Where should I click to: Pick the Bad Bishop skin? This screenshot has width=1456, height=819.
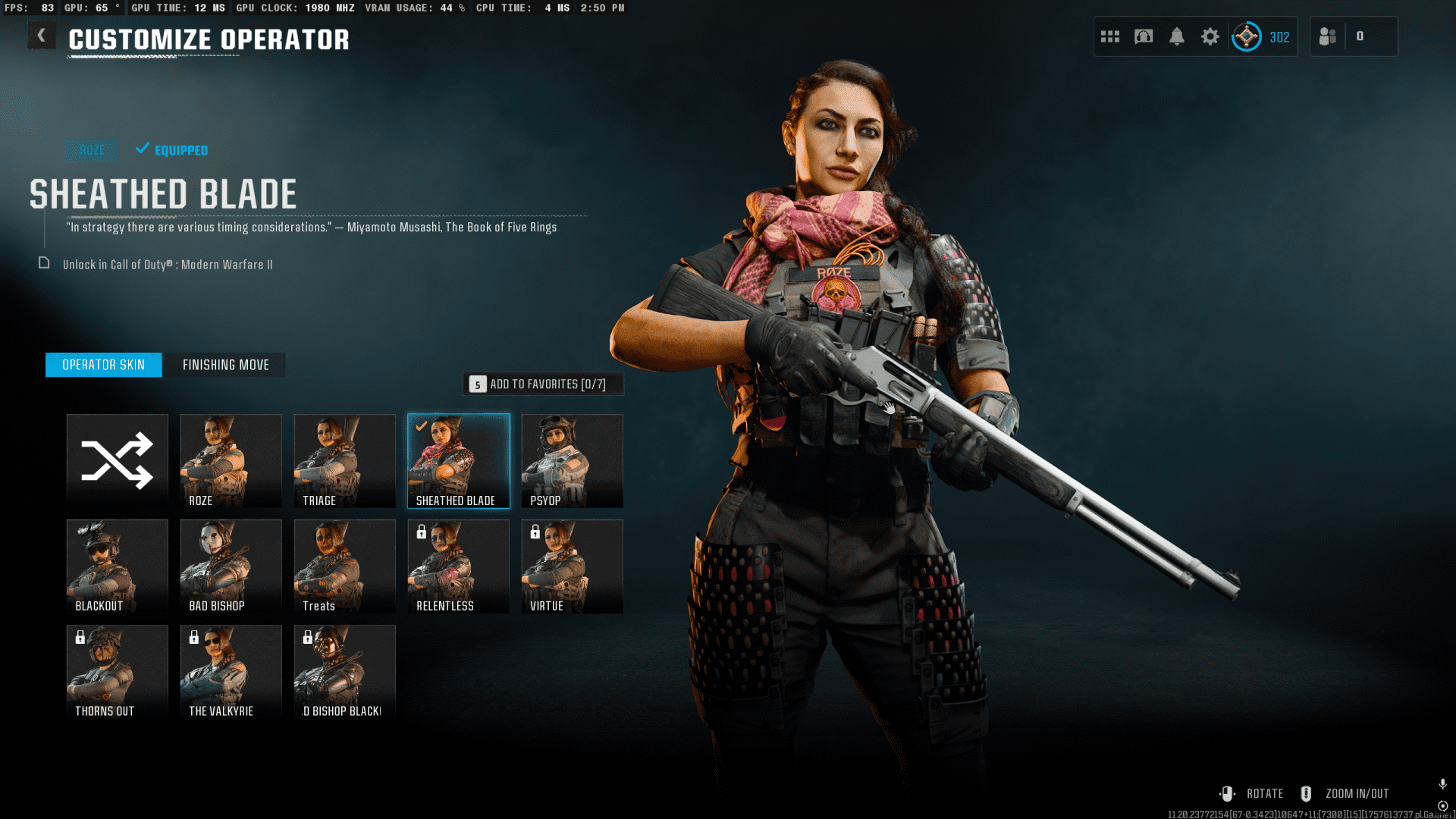click(231, 566)
